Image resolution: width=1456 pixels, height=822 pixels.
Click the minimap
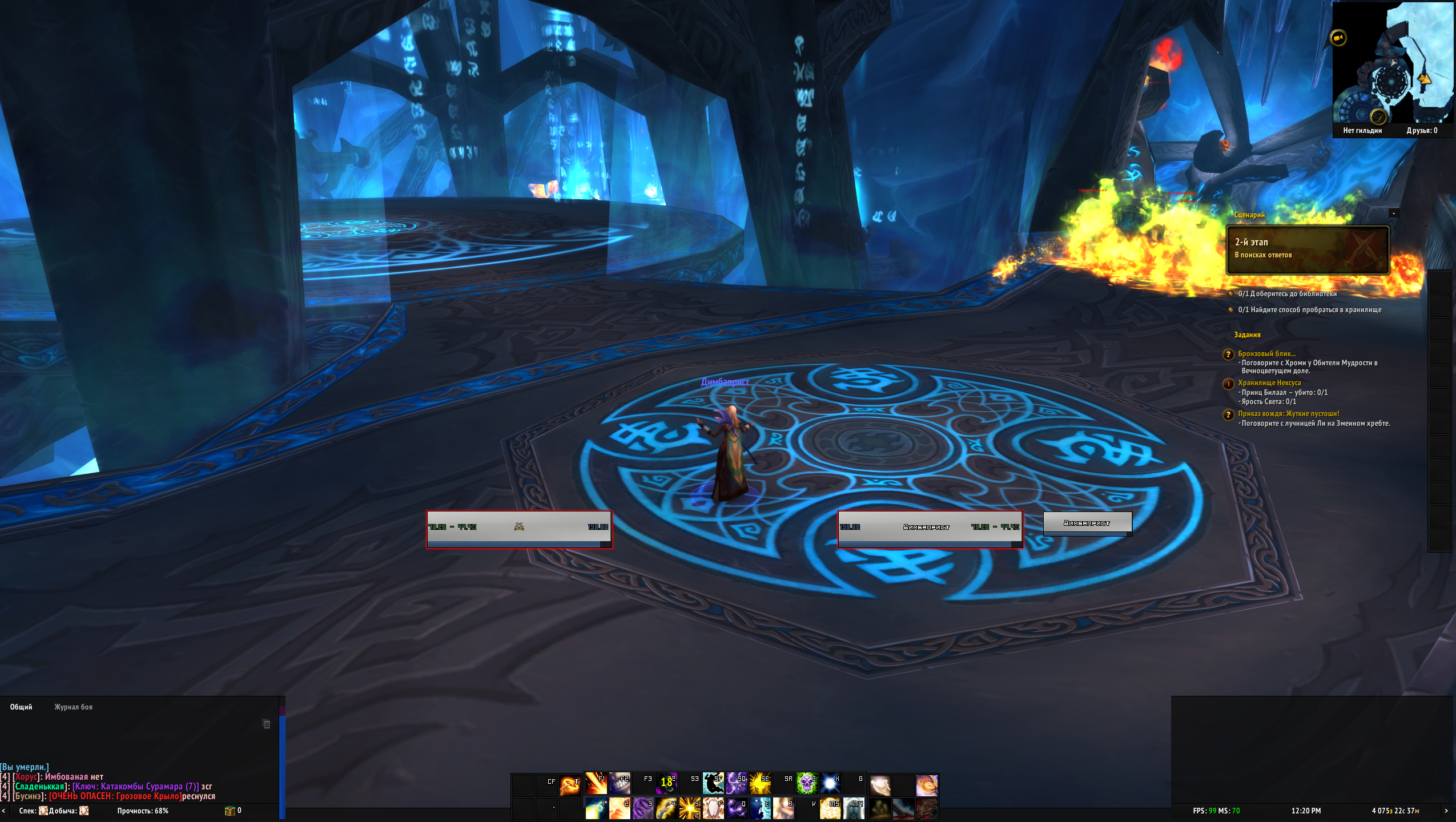[x=1393, y=63]
